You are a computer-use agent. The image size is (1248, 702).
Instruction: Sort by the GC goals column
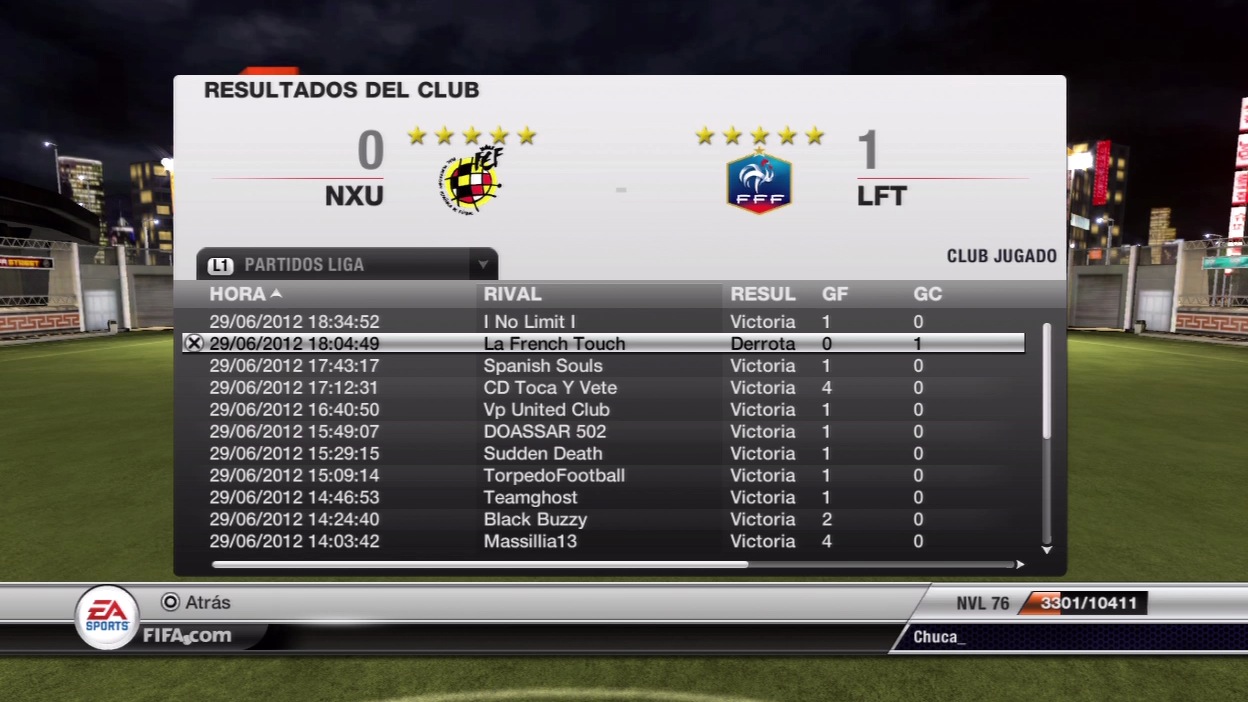(927, 294)
